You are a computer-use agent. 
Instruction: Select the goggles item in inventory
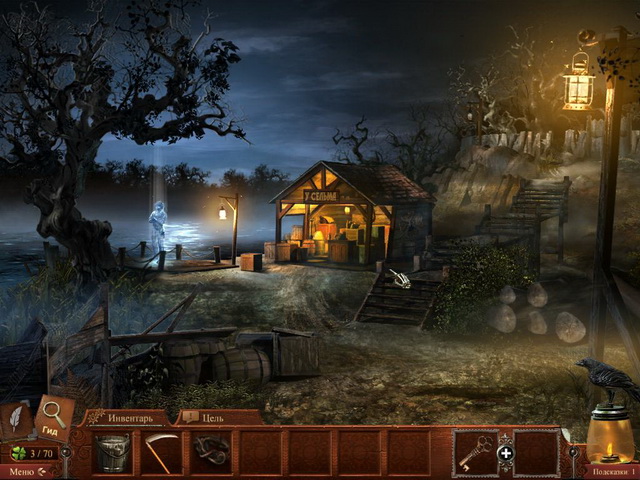pos(211,452)
